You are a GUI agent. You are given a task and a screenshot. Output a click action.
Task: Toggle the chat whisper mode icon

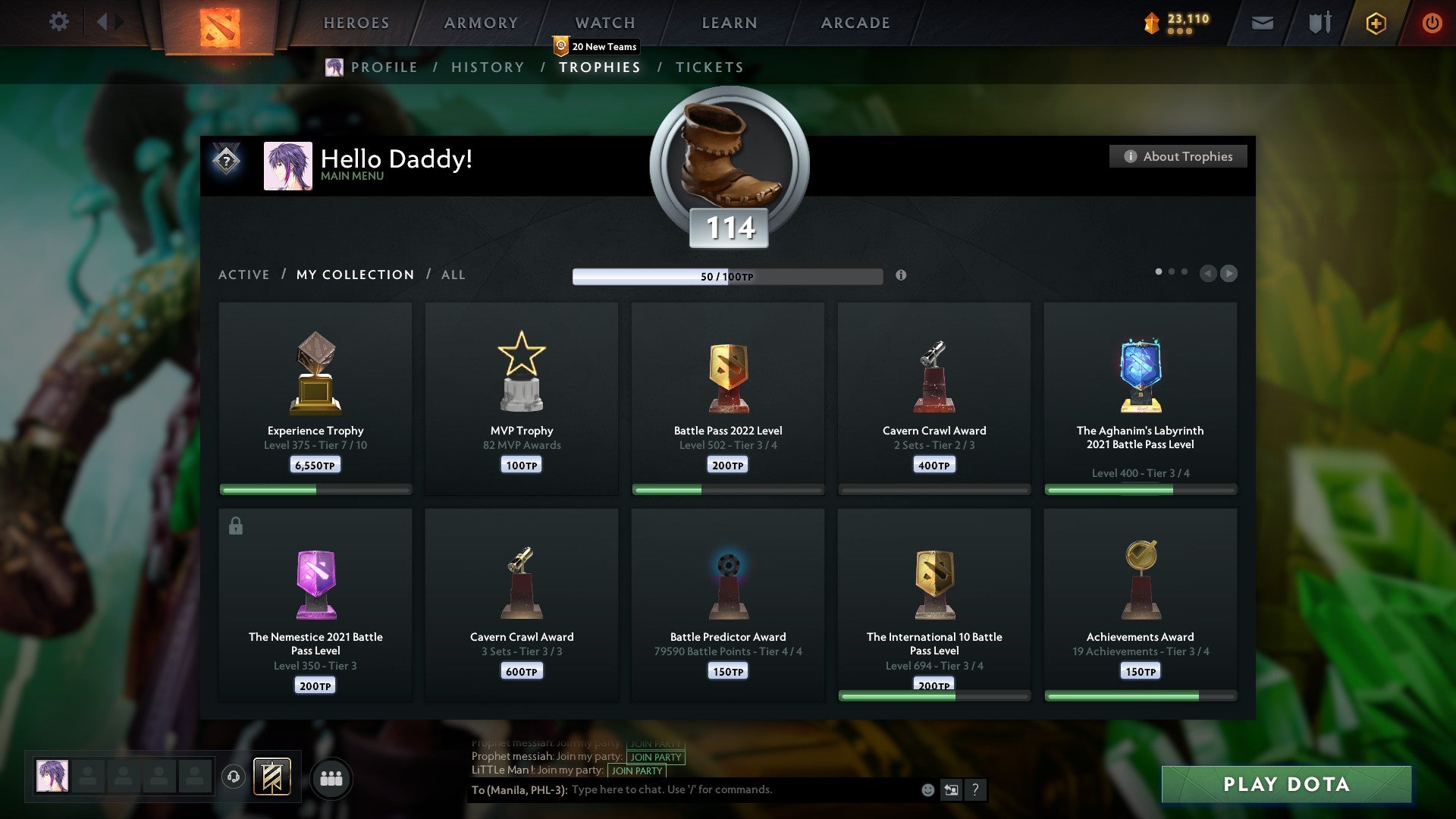coord(951,790)
